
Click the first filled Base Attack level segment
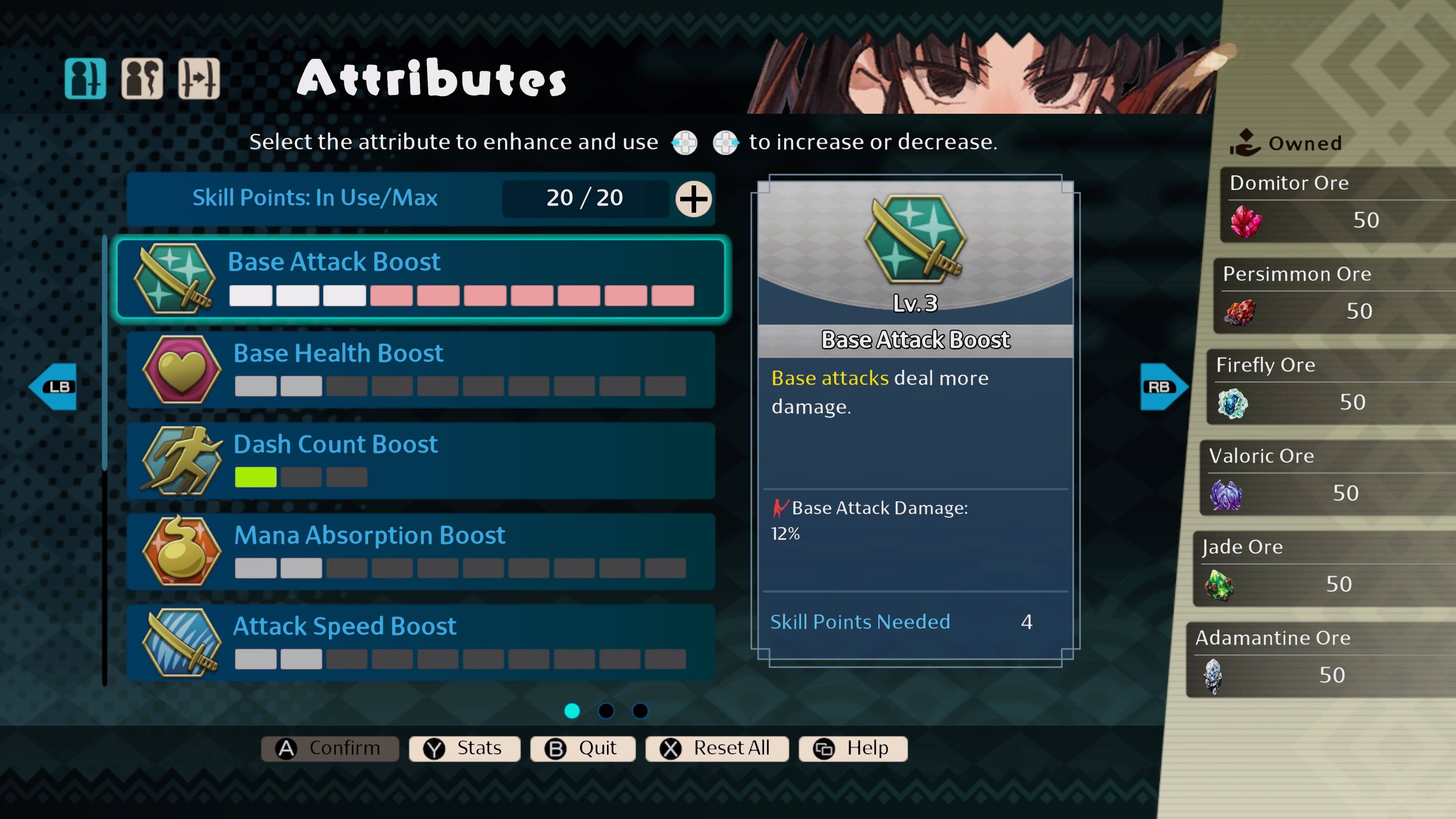(x=250, y=295)
